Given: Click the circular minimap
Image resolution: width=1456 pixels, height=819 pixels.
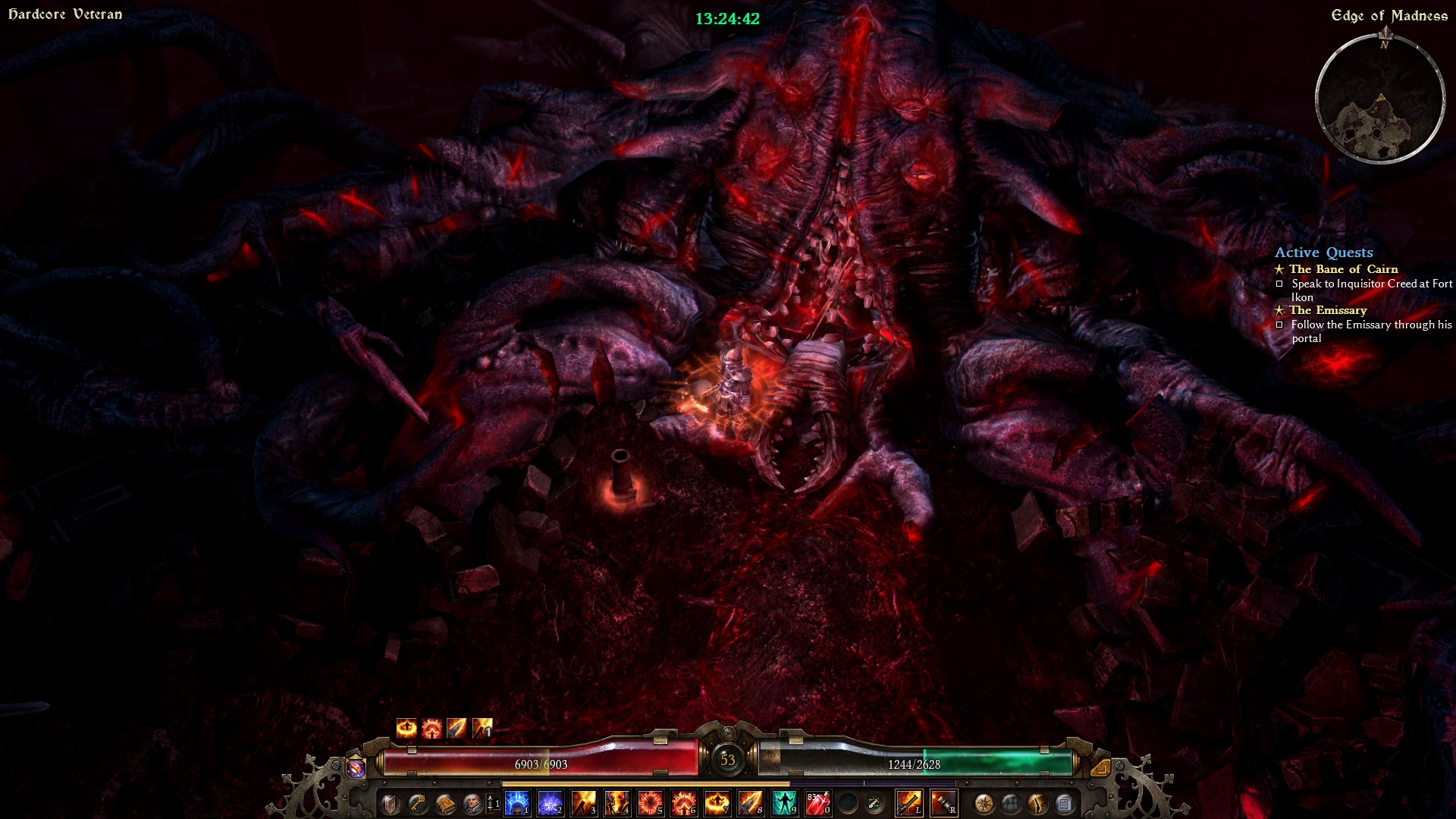Looking at the screenshot, I should point(1379,99).
